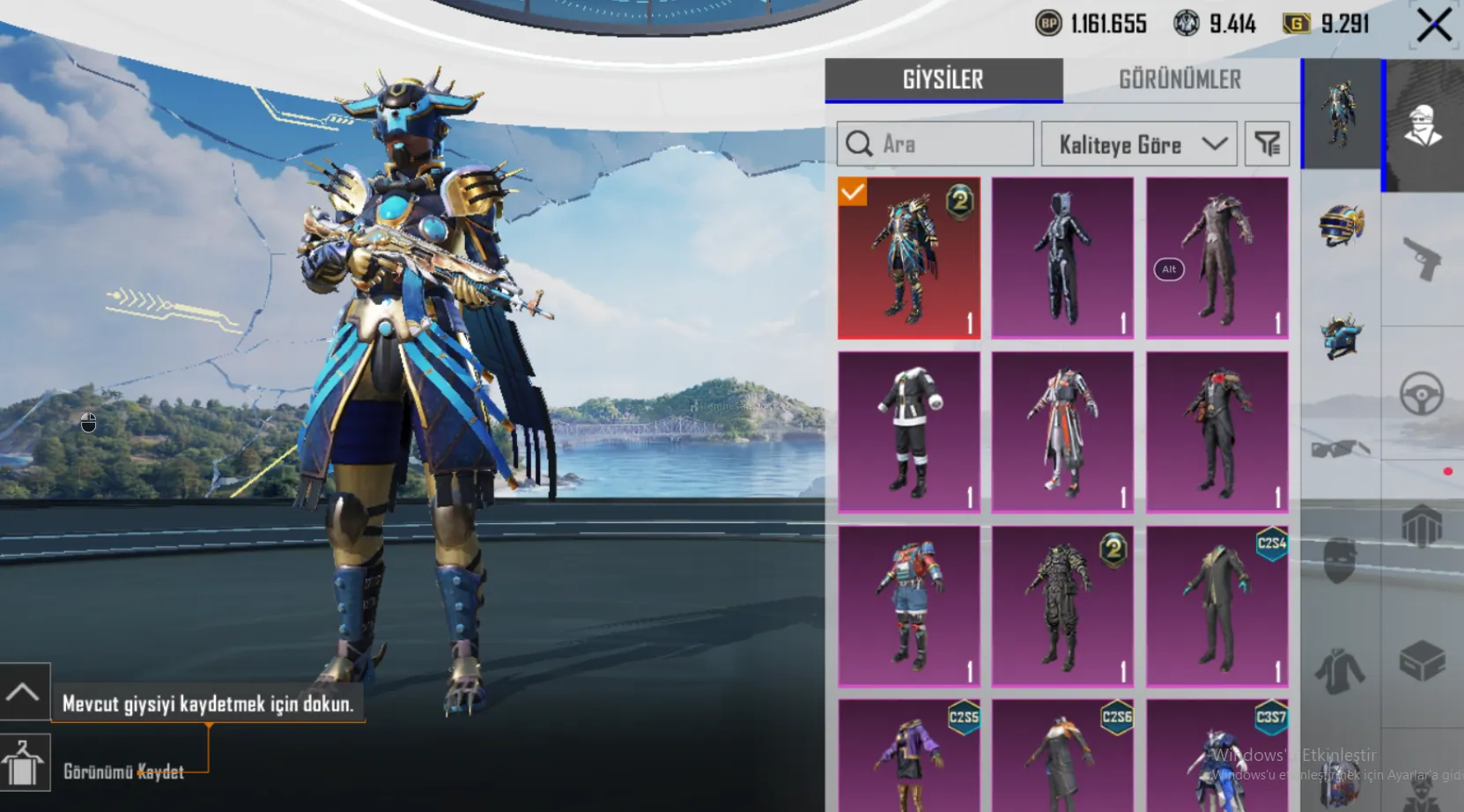
Task: Pick the black and white Santa outfit
Action: 909,432
